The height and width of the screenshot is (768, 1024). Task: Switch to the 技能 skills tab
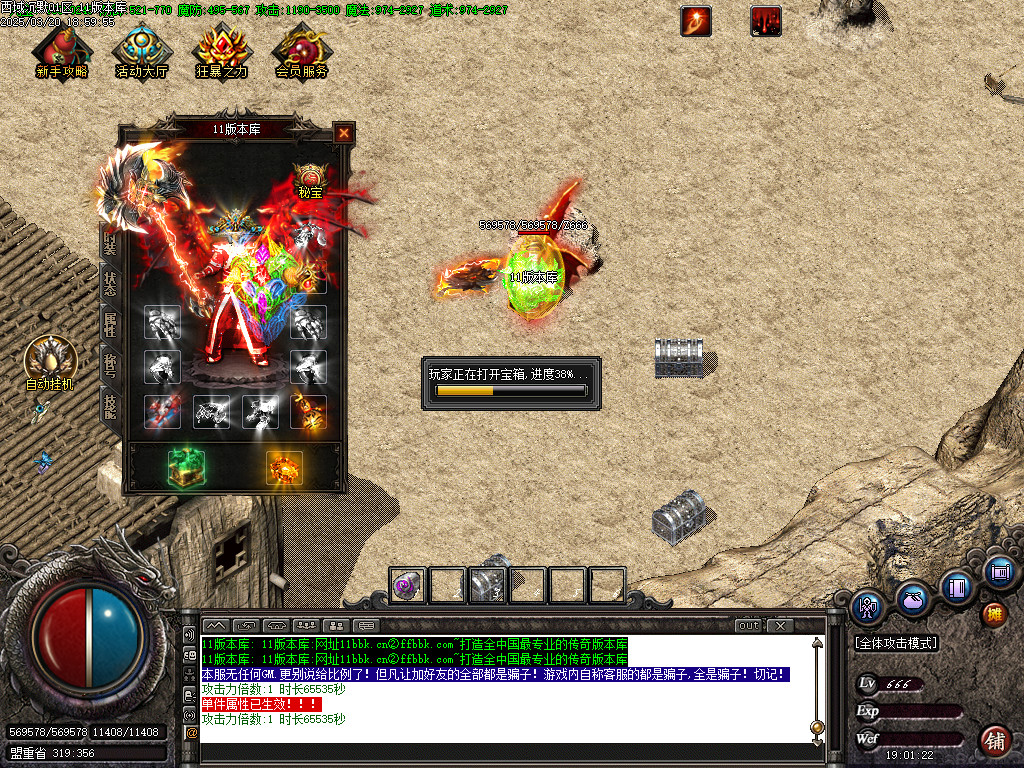[x=109, y=405]
